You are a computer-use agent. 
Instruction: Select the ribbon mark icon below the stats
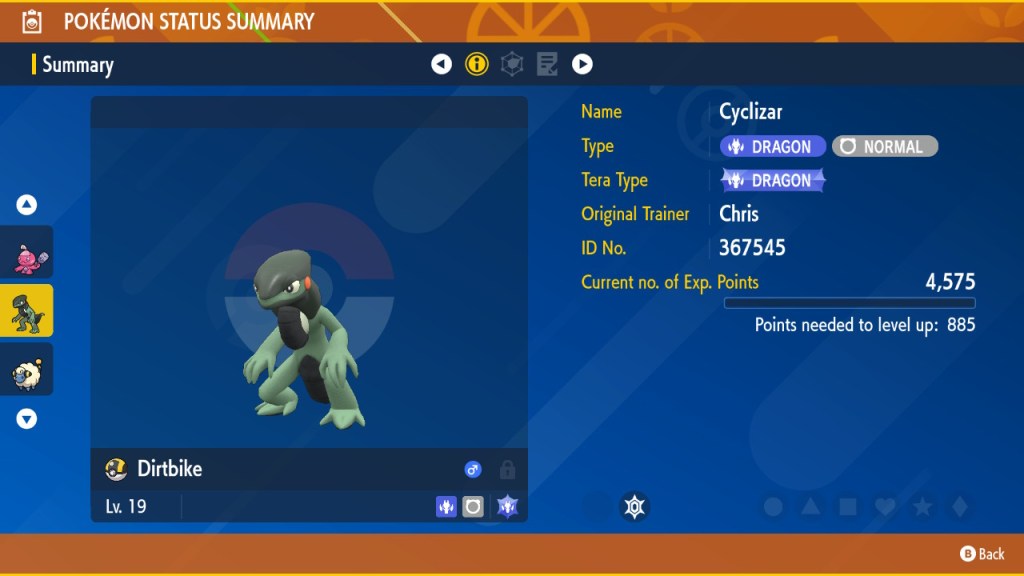point(634,507)
